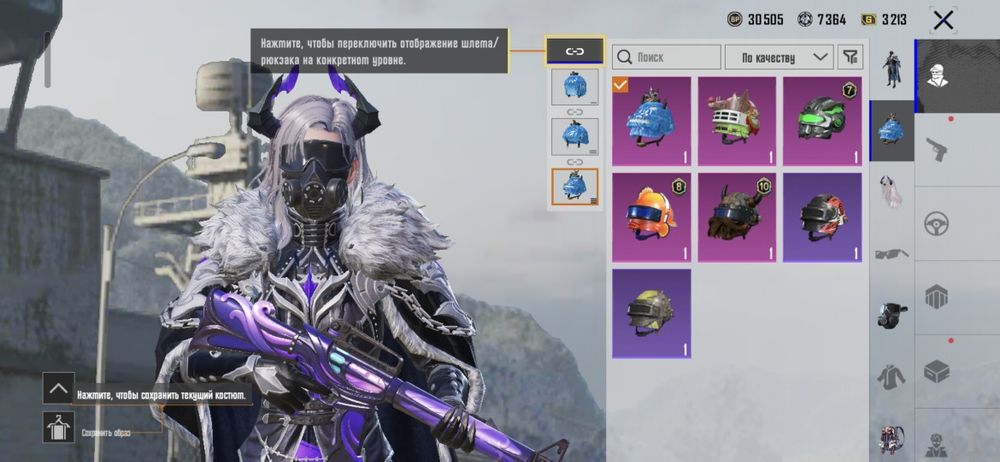Switch to the glasses category
The width and height of the screenshot is (1000, 462).
pyautogui.click(x=892, y=253)
